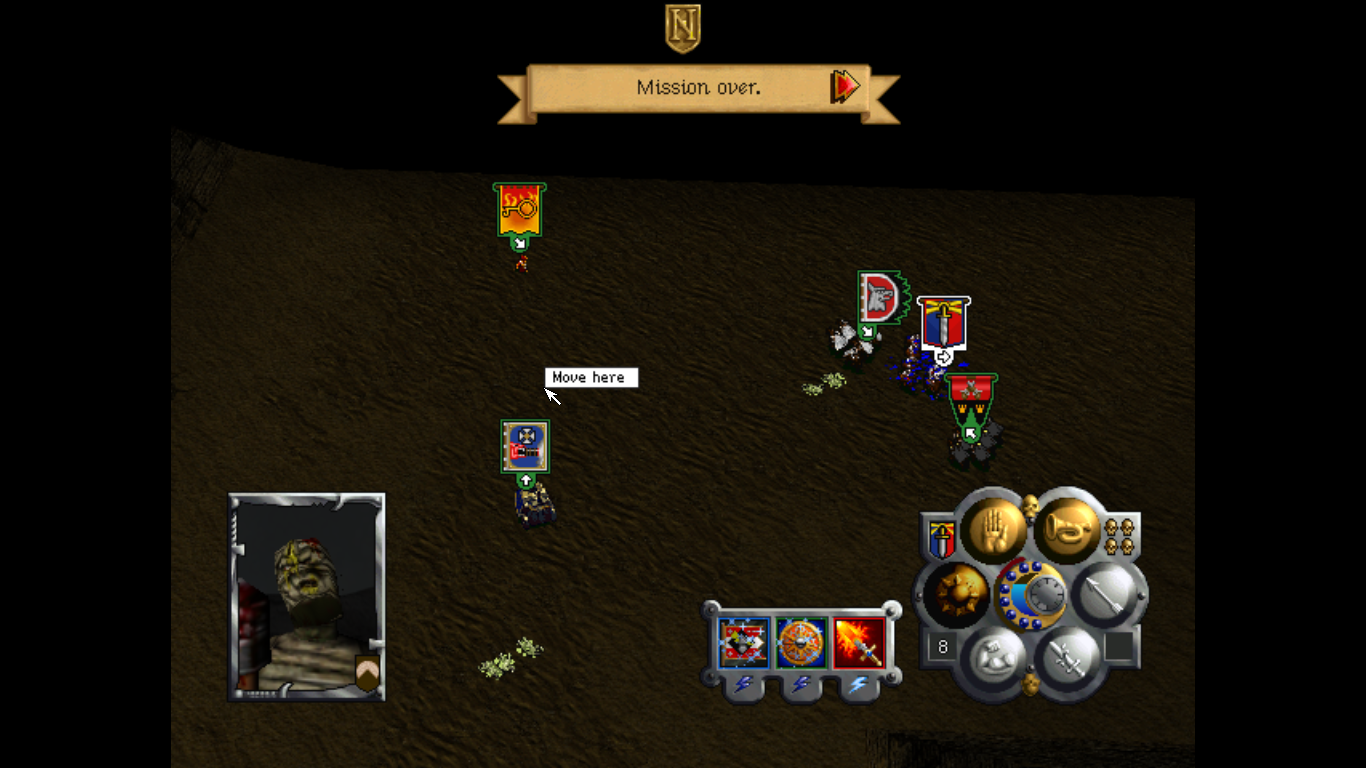Screen dimensions: 1366x768
Task: Select the red crown banner unit
Action: 971,399
